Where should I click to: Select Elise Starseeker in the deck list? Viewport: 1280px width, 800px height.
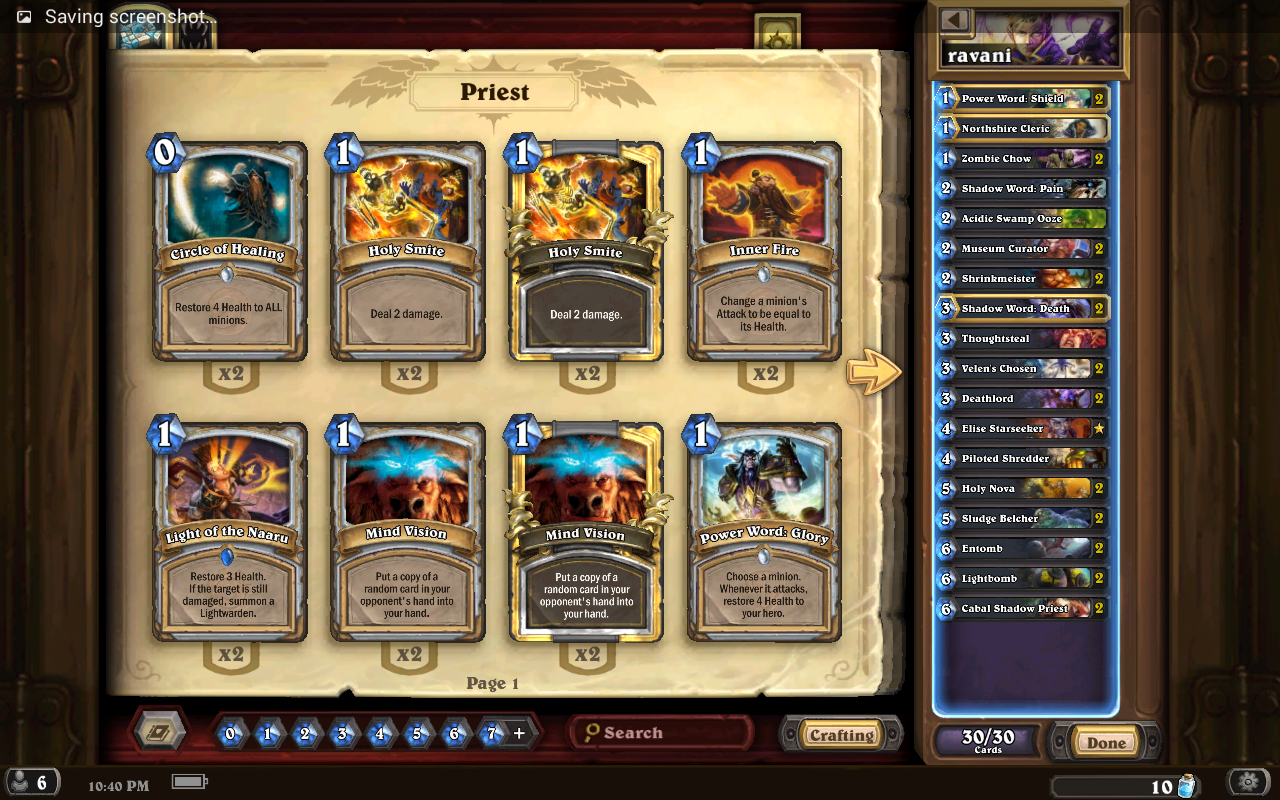(x=1022, y=429)
